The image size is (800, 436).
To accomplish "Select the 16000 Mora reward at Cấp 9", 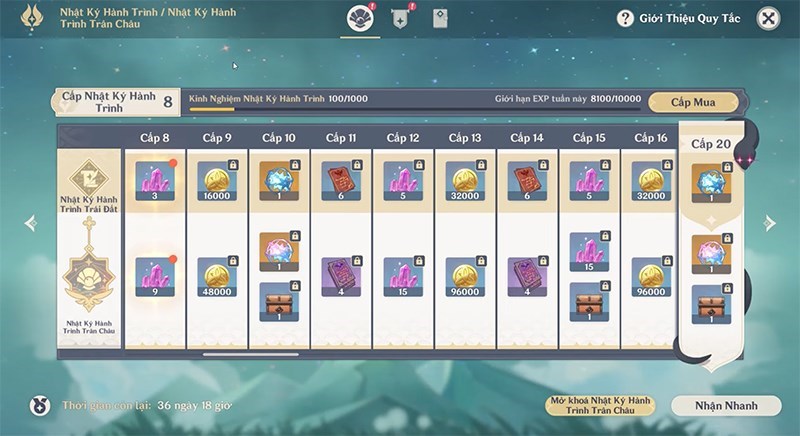I will (217, 181).
